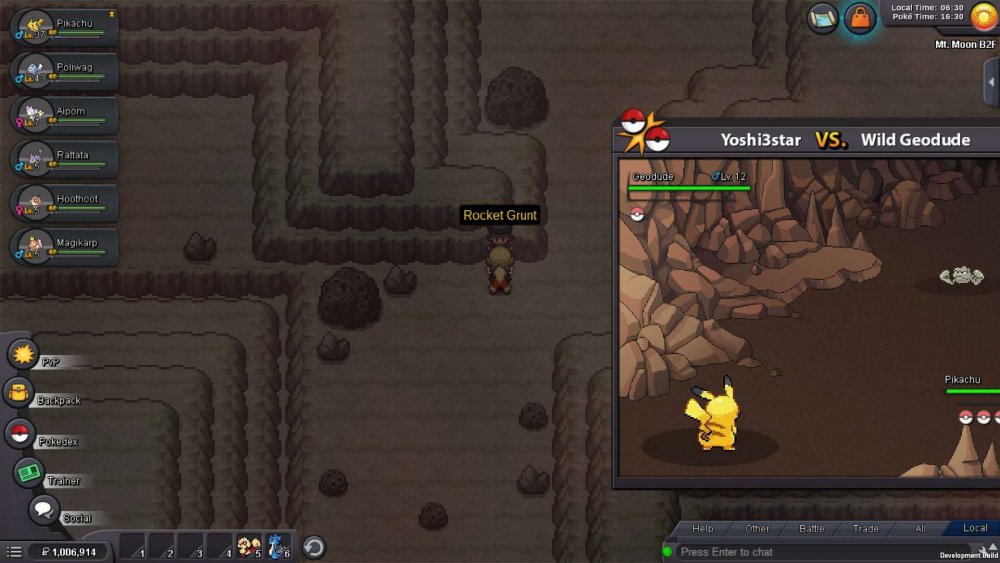Select Pikachu in the party list
This screenshot has height=563, width=1000.
[64, 27]
